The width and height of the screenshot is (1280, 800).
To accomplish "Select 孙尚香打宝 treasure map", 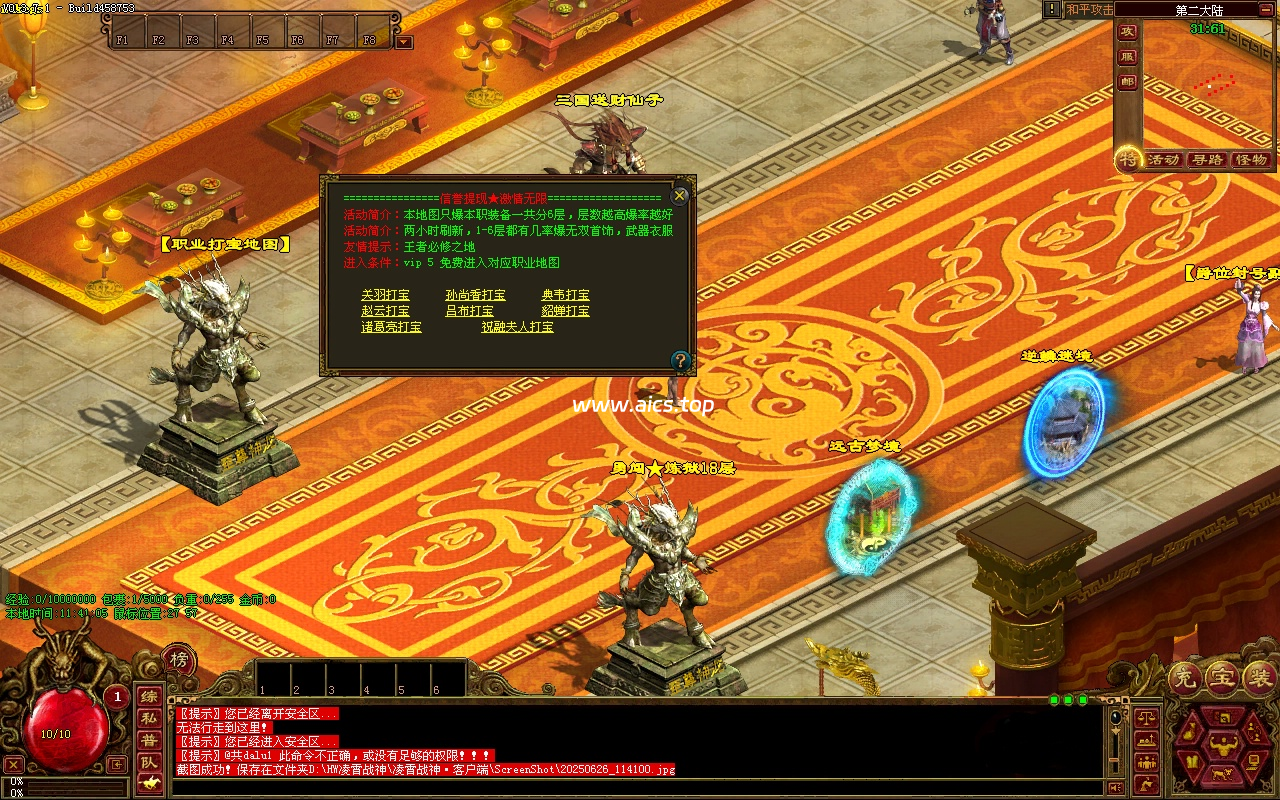I will click(475, 295).
